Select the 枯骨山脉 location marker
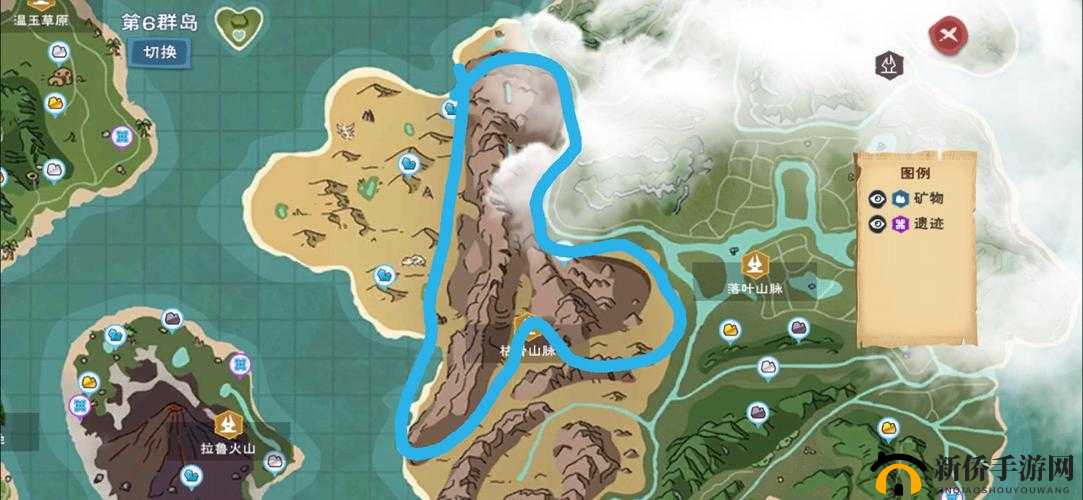This screenshot has width=1083, height=500. [527, 330]
